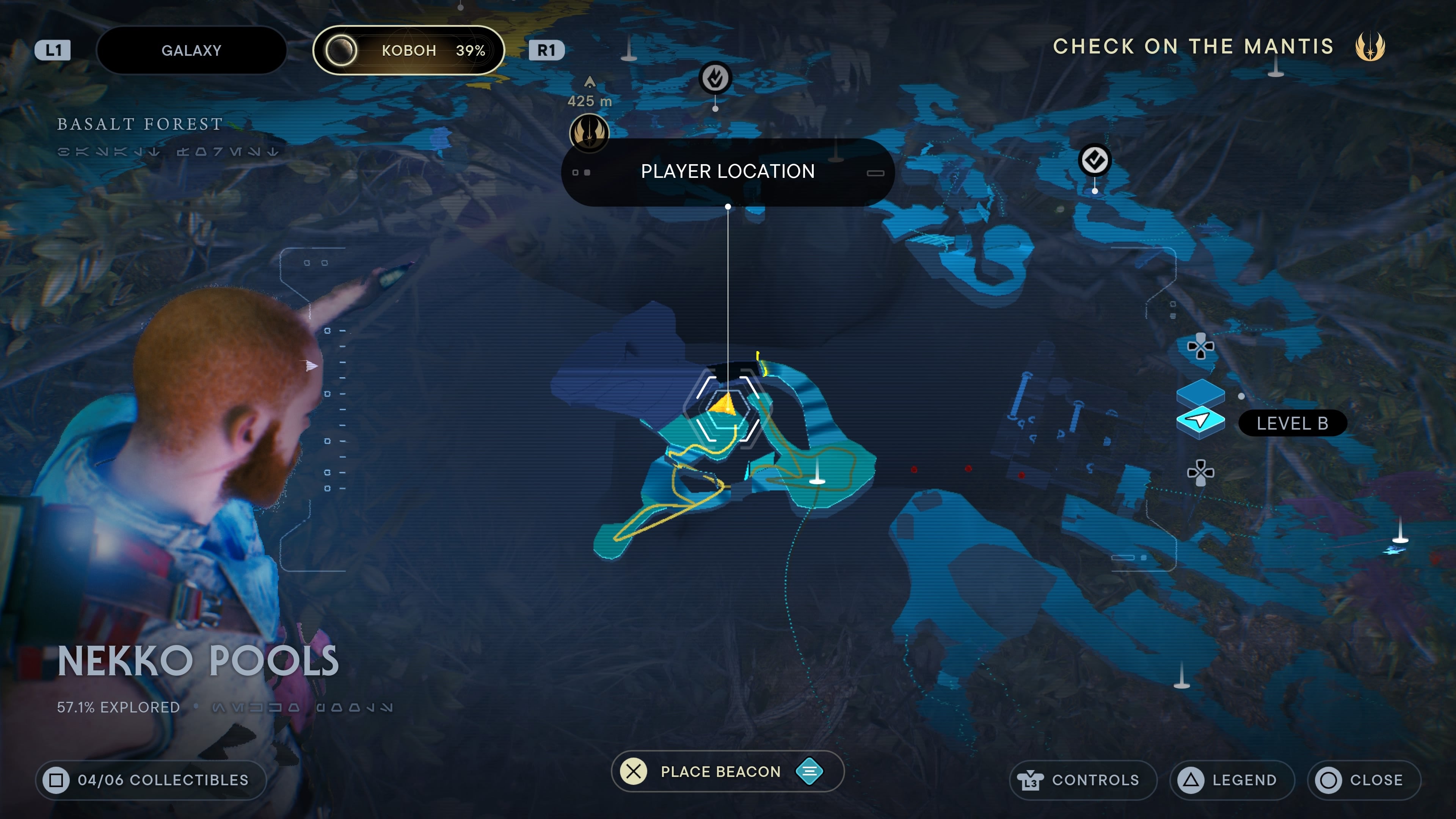Expand the Controls overlay
The width and height of the screenshot is (1456, 819).
pyautogui.click(x=1083, y=780)
